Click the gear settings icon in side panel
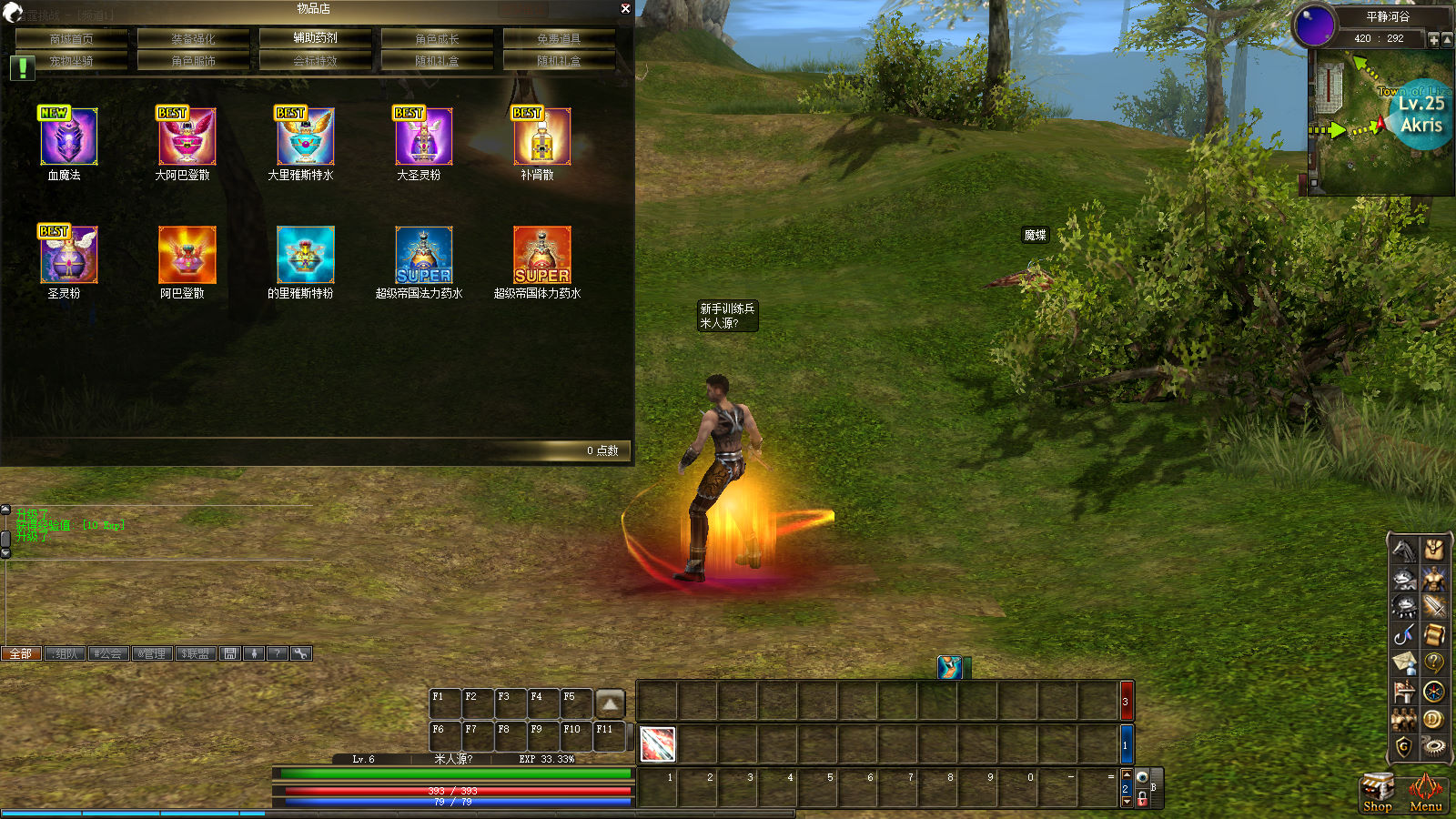The width and height of the screenshot is (1456, 819). tap(1434, 746)
